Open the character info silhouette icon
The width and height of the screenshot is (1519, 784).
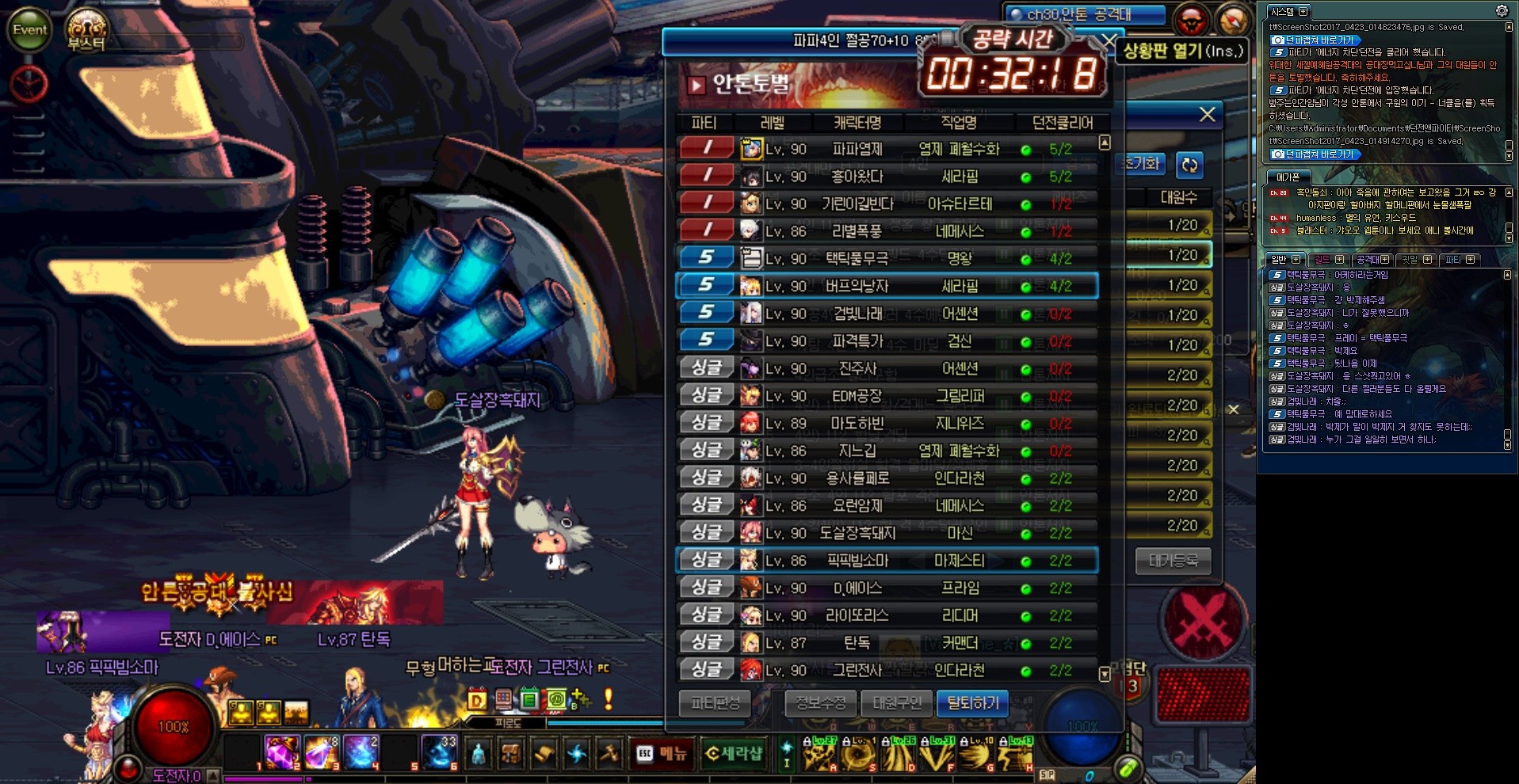(478, 753)
